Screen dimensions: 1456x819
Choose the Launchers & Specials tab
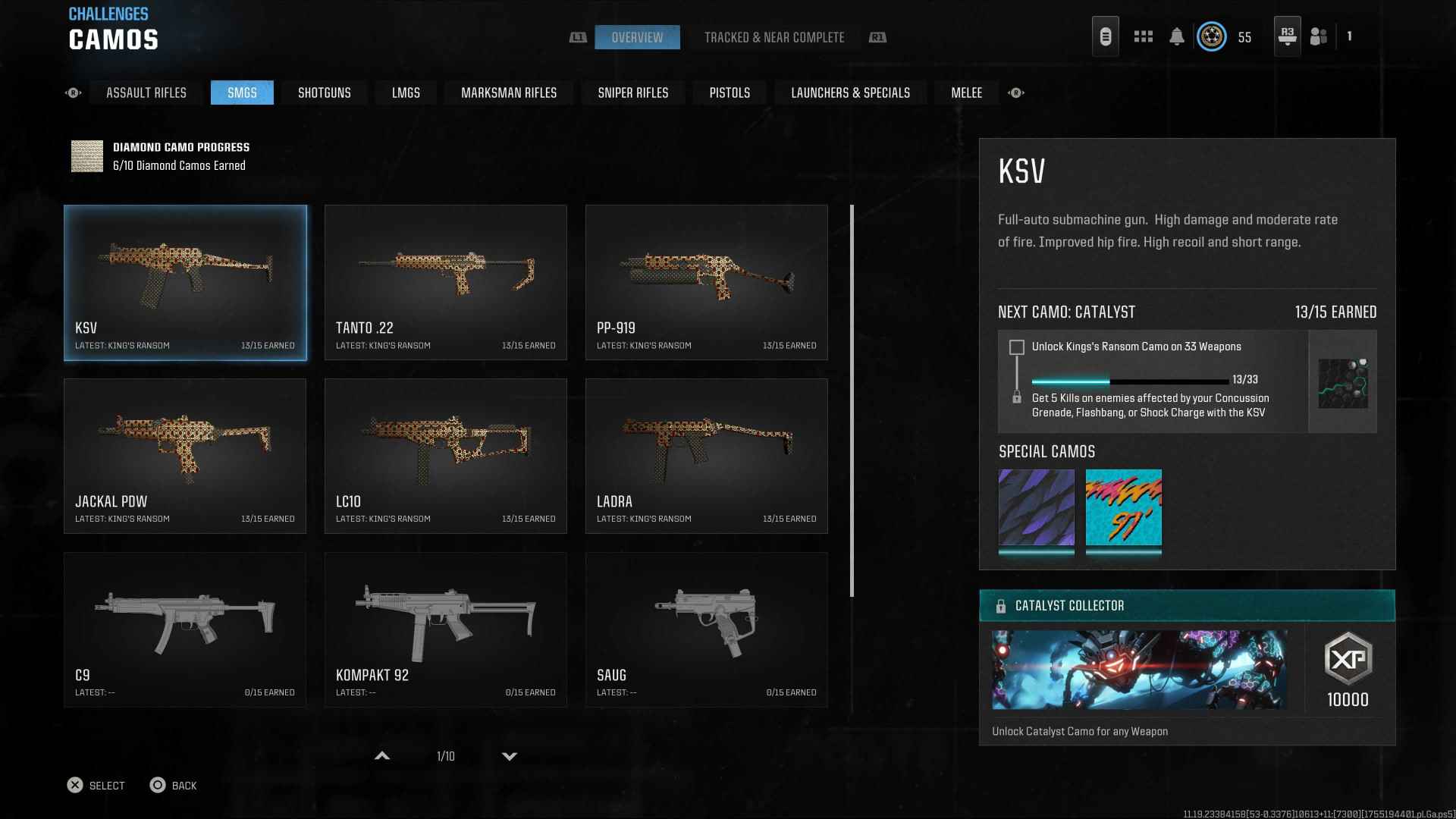pos(850,93)
